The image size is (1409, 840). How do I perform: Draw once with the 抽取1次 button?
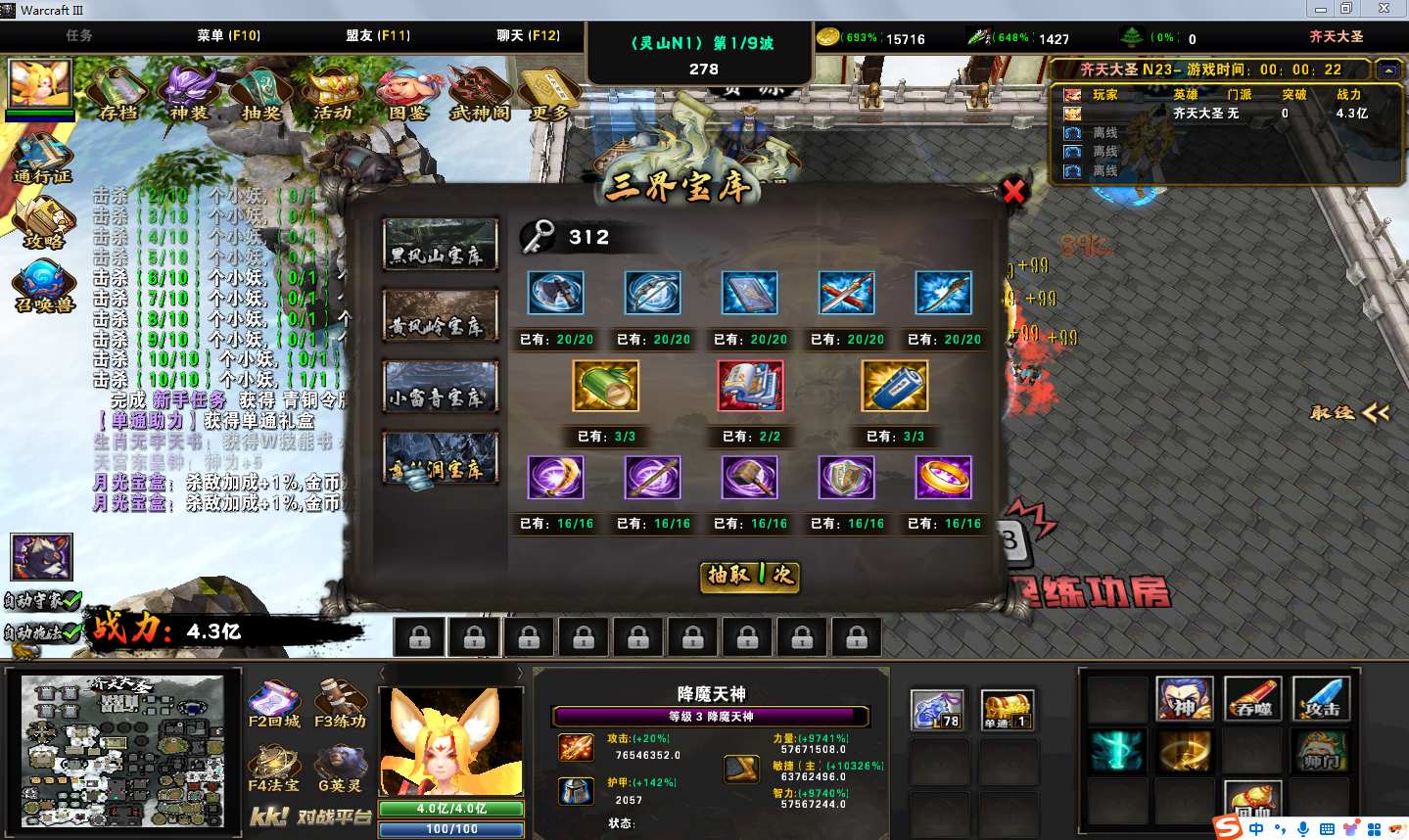[751, 576]
